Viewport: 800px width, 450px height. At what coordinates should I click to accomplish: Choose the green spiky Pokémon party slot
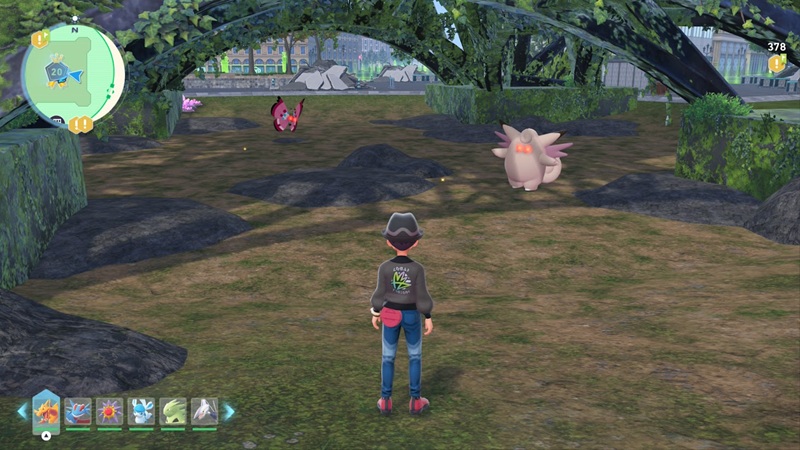pyautogui.click(x=173, y=411)
